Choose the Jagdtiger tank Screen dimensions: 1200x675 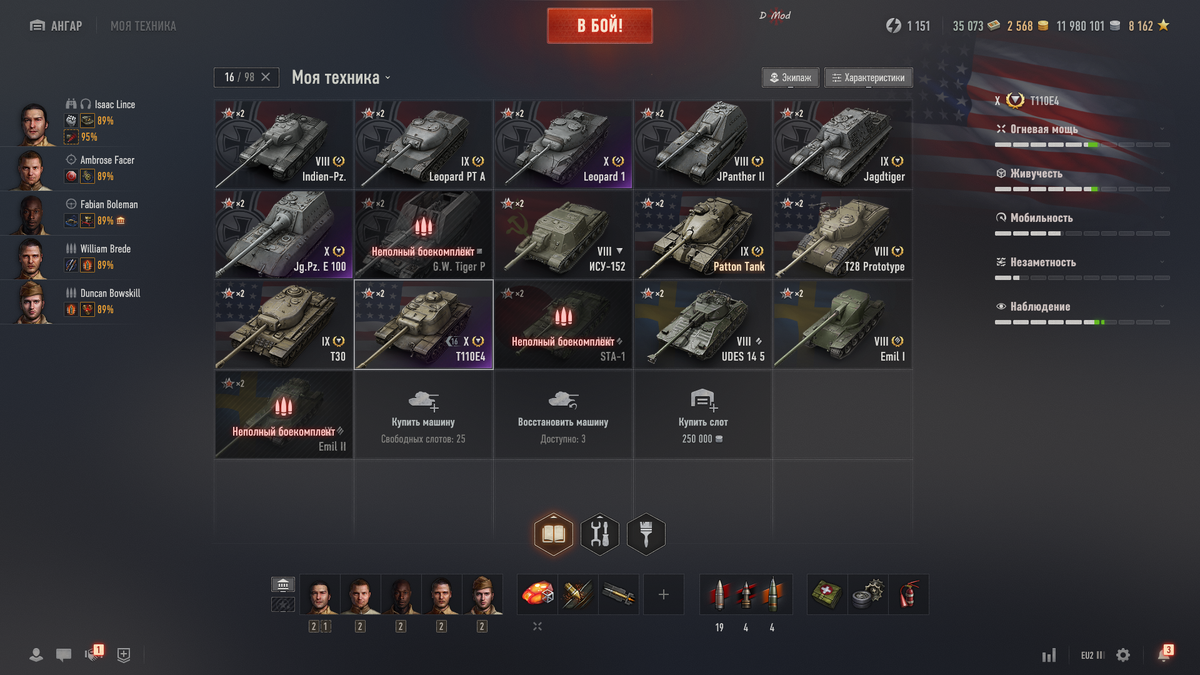(x=842, y=144)
